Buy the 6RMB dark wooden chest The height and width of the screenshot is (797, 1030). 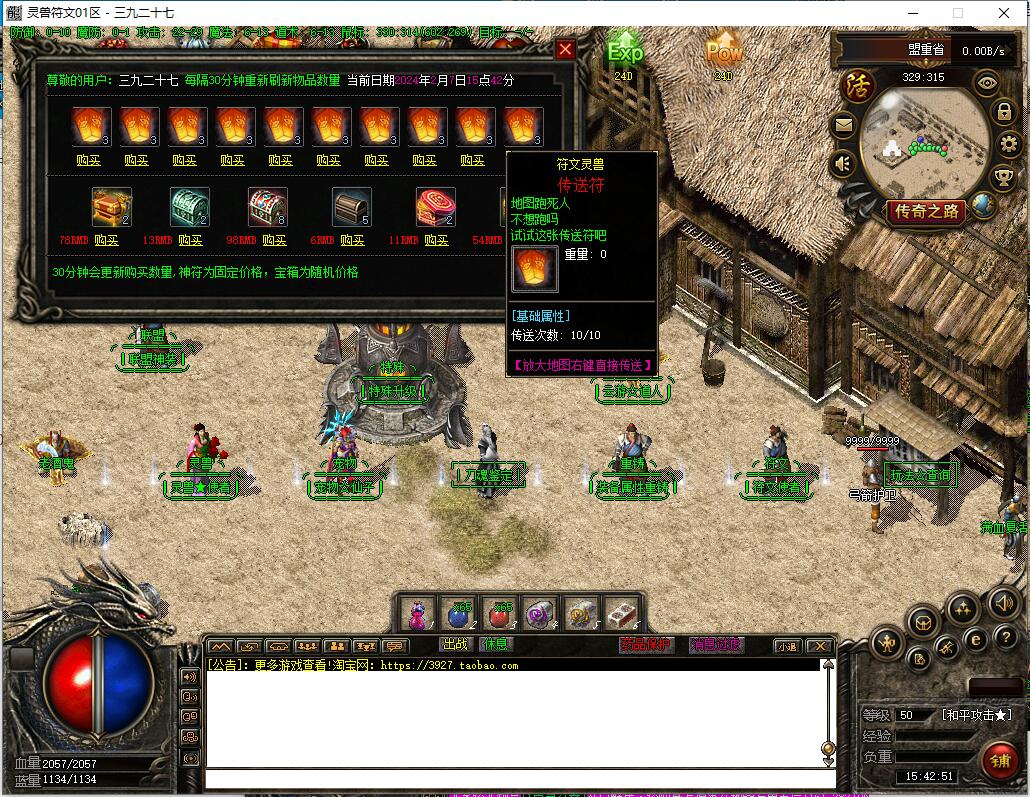pyautogui.click(x=352, y=240)
